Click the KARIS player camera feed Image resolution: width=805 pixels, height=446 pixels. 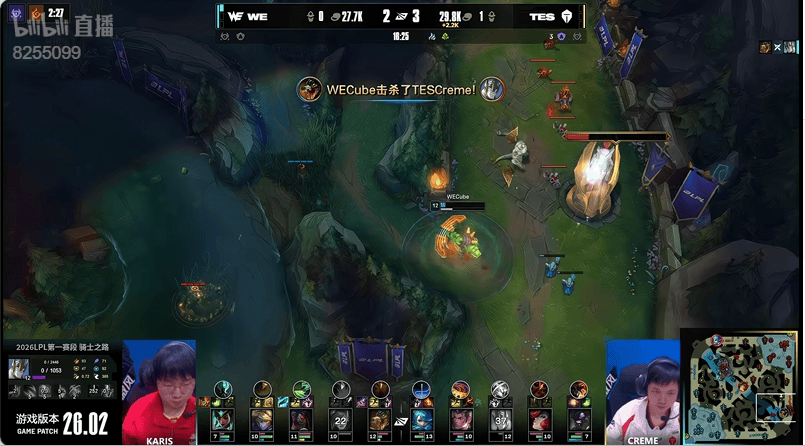point(160,392)
